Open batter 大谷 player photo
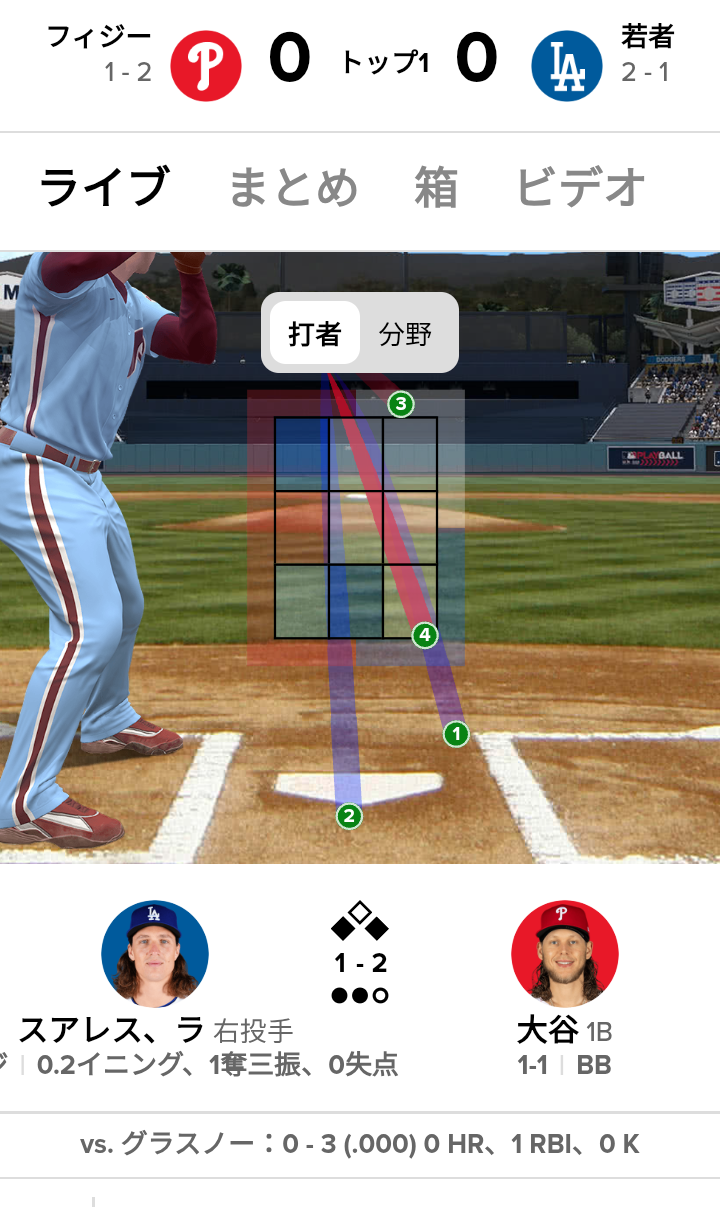The width and height of the screenshot is (720, 1207). pyautogui.click(x=565, y=953)
